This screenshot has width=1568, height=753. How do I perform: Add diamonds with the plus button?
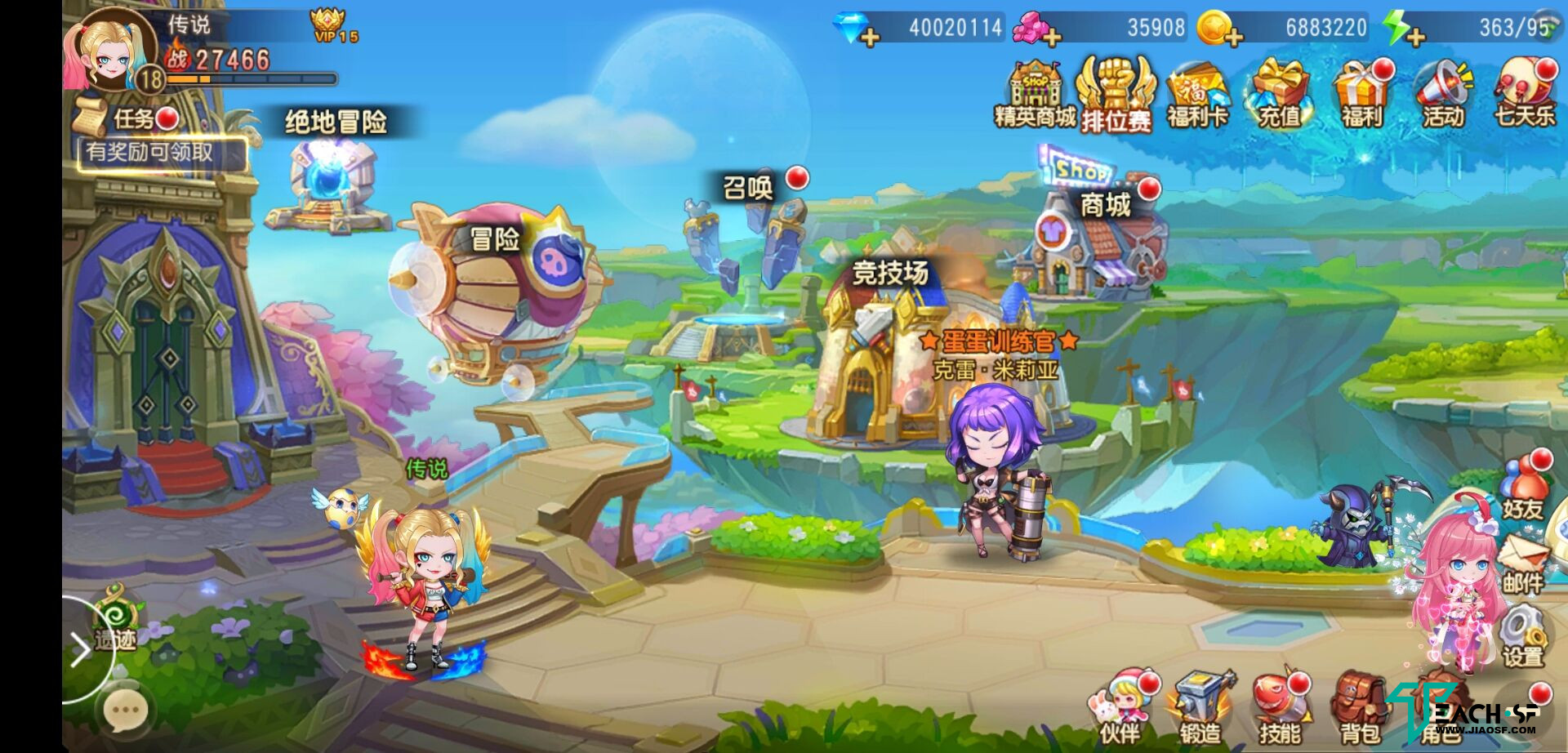pyautogui.click(x=869, y=36)
